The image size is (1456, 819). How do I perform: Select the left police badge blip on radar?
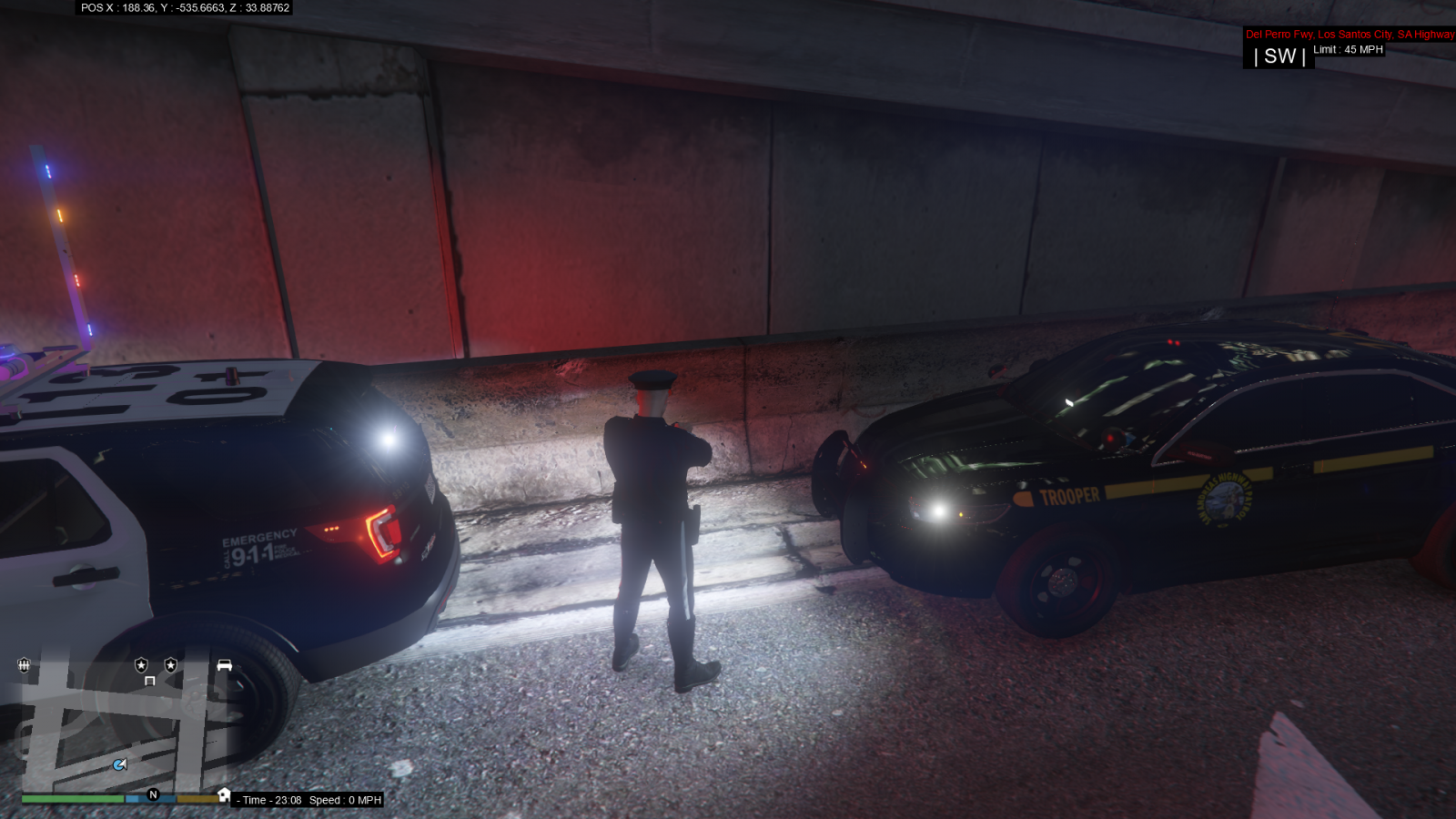pos(141,665)
